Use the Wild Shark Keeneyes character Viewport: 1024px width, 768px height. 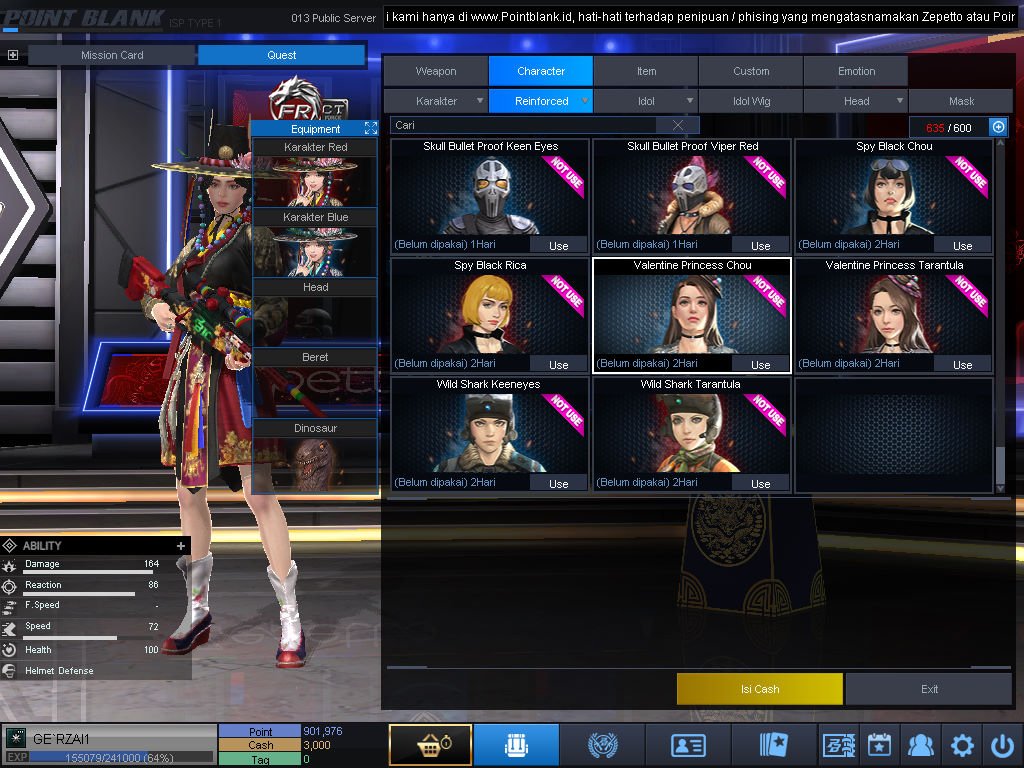[x=558, y=483]
